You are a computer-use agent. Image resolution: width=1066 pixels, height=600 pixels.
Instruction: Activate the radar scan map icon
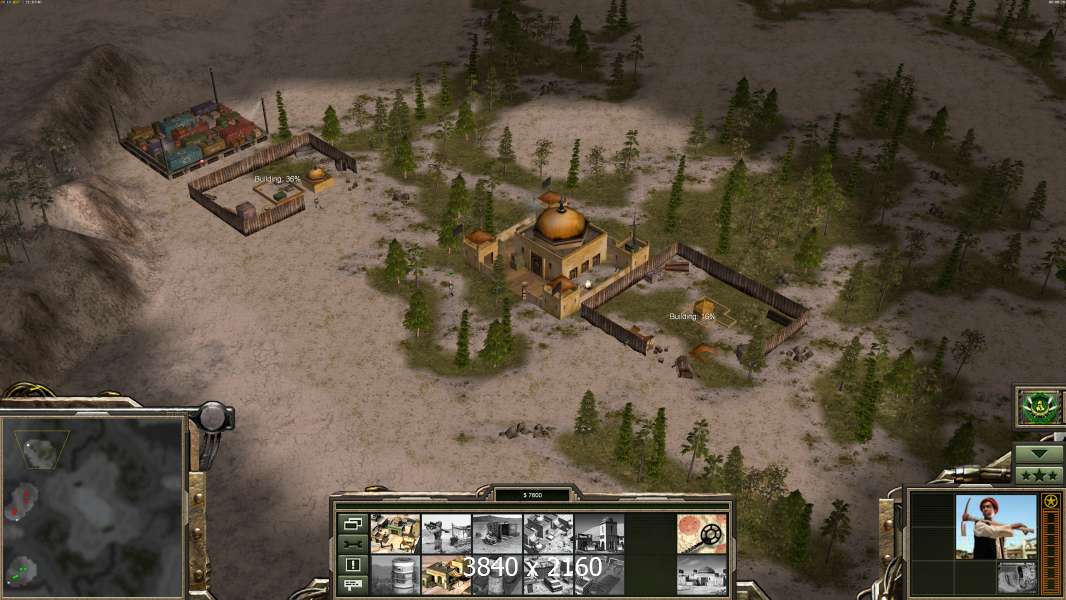tap(701, 533)
